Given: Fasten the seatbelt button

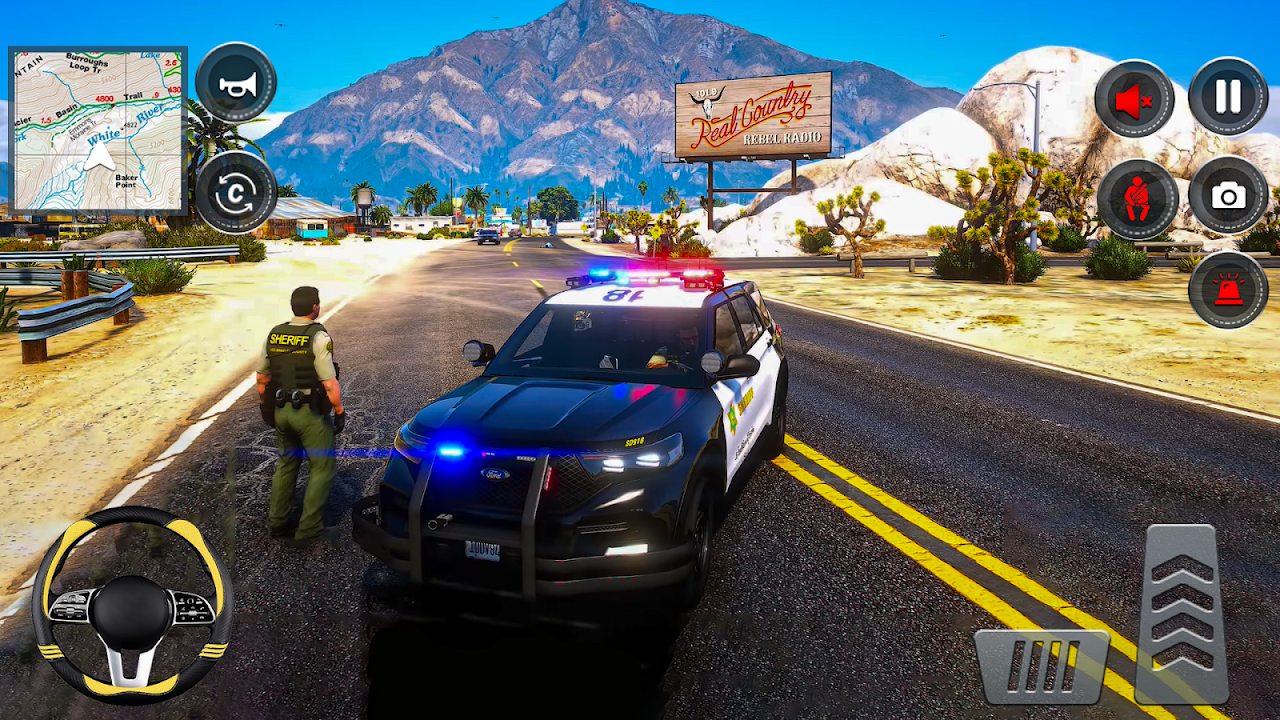Looking at the screenshot, I should [x=1137, y=197].
